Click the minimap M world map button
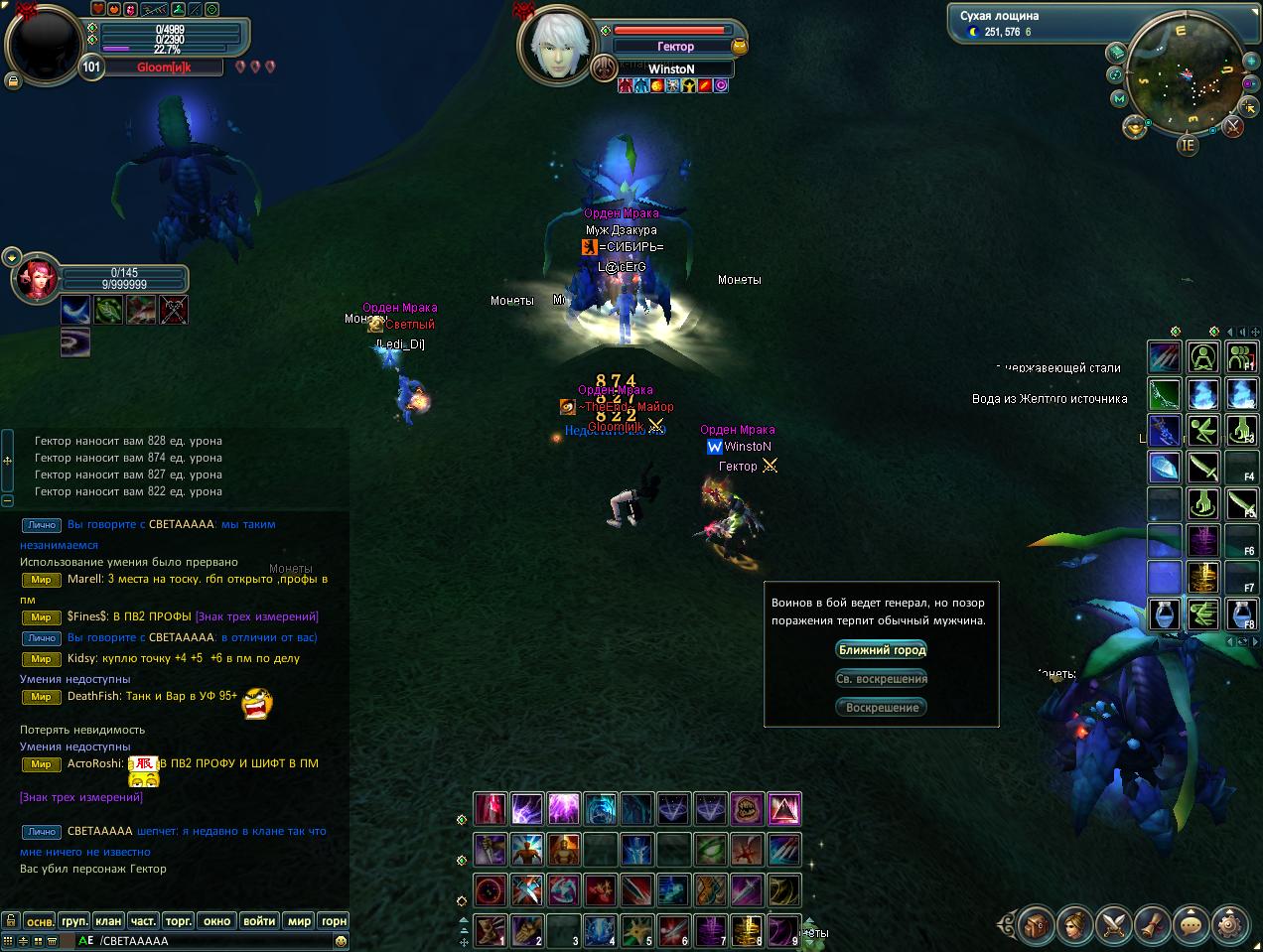Viewport: 1263px width, 952px height. pos(1120,99)
